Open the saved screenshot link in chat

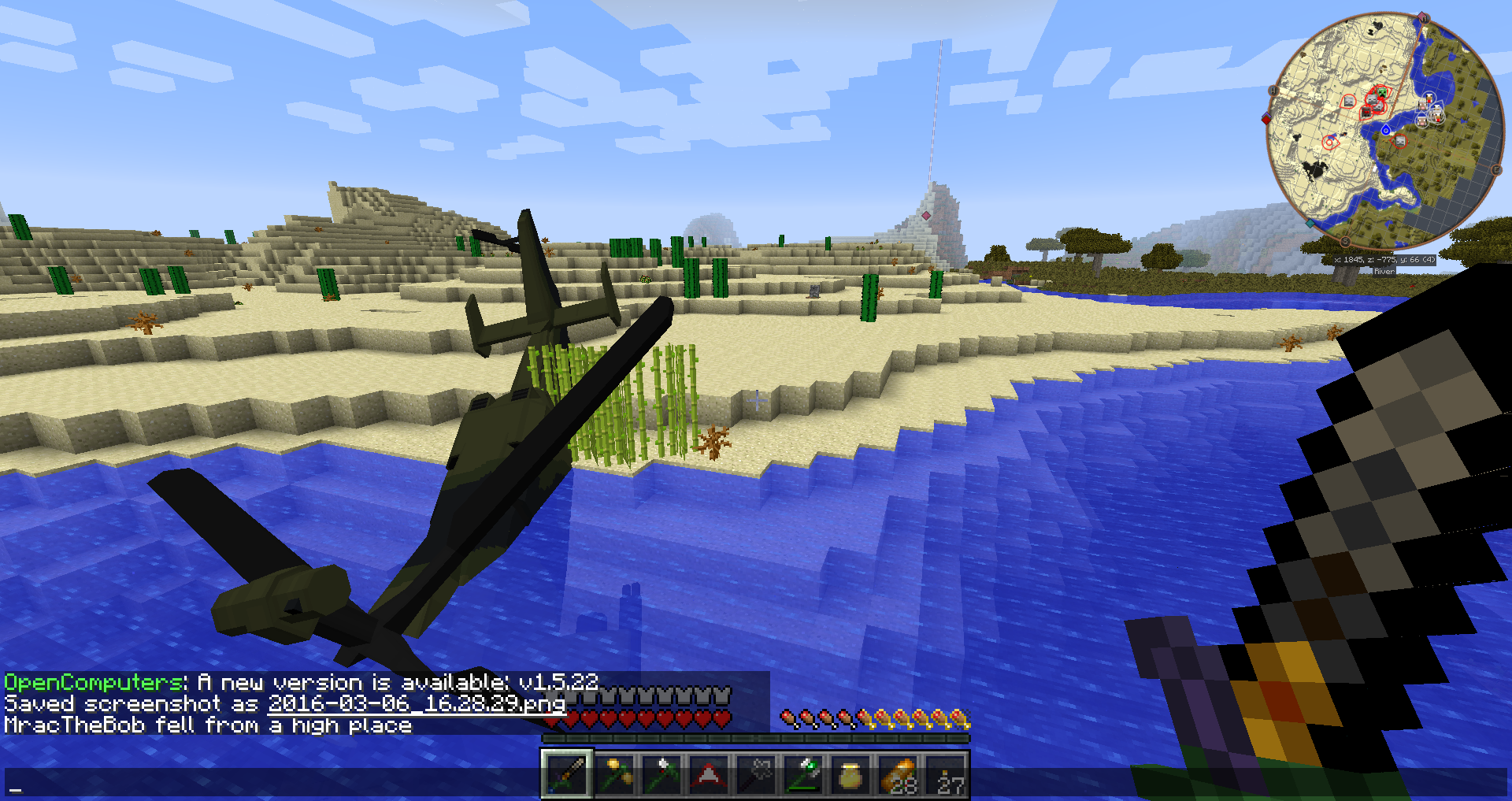417,703
